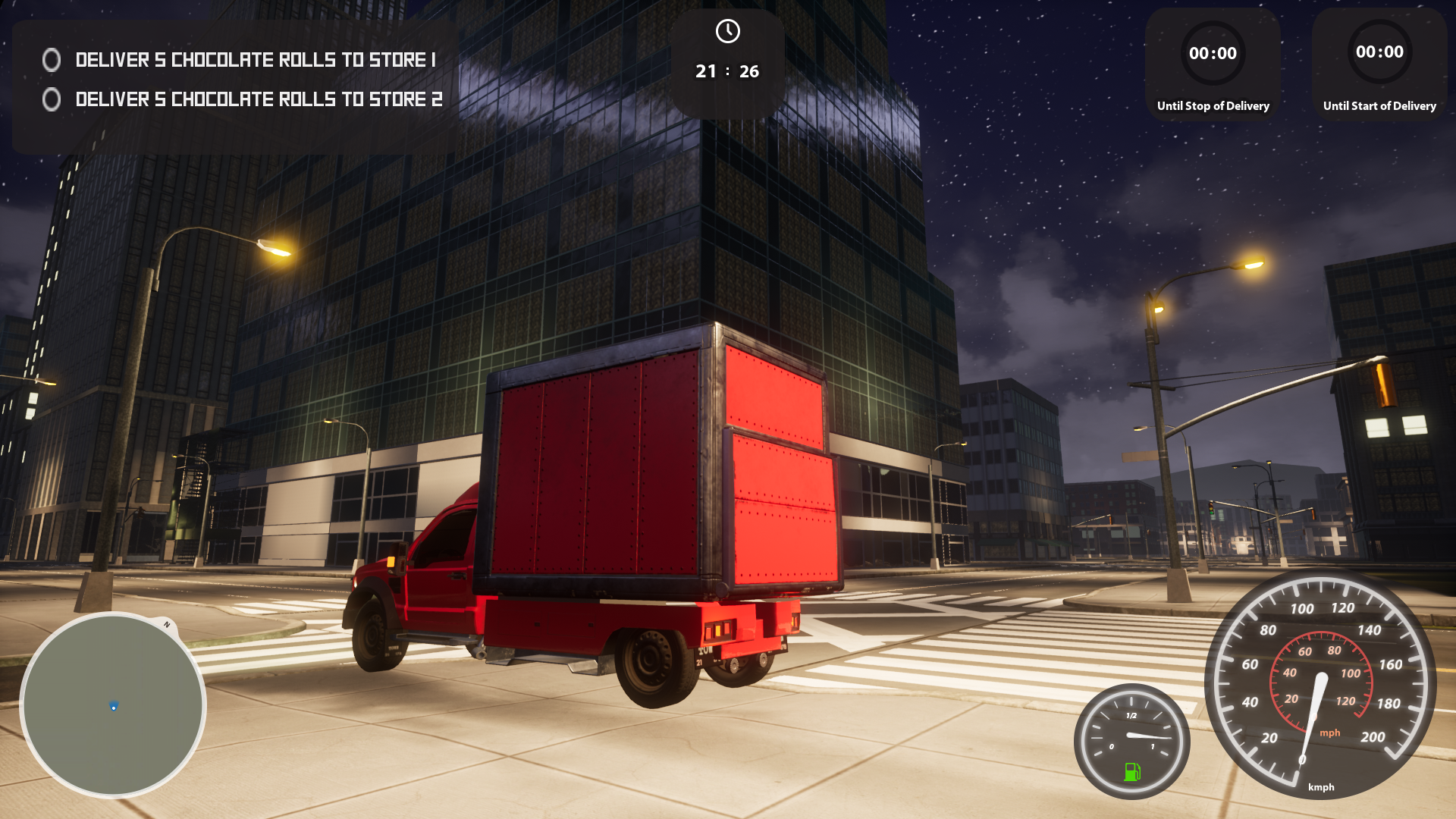The width and height of the screenshot is (1456, 819).
Task: Open the Until Stop of Delivery timer panel
Action: point(1213,65)
